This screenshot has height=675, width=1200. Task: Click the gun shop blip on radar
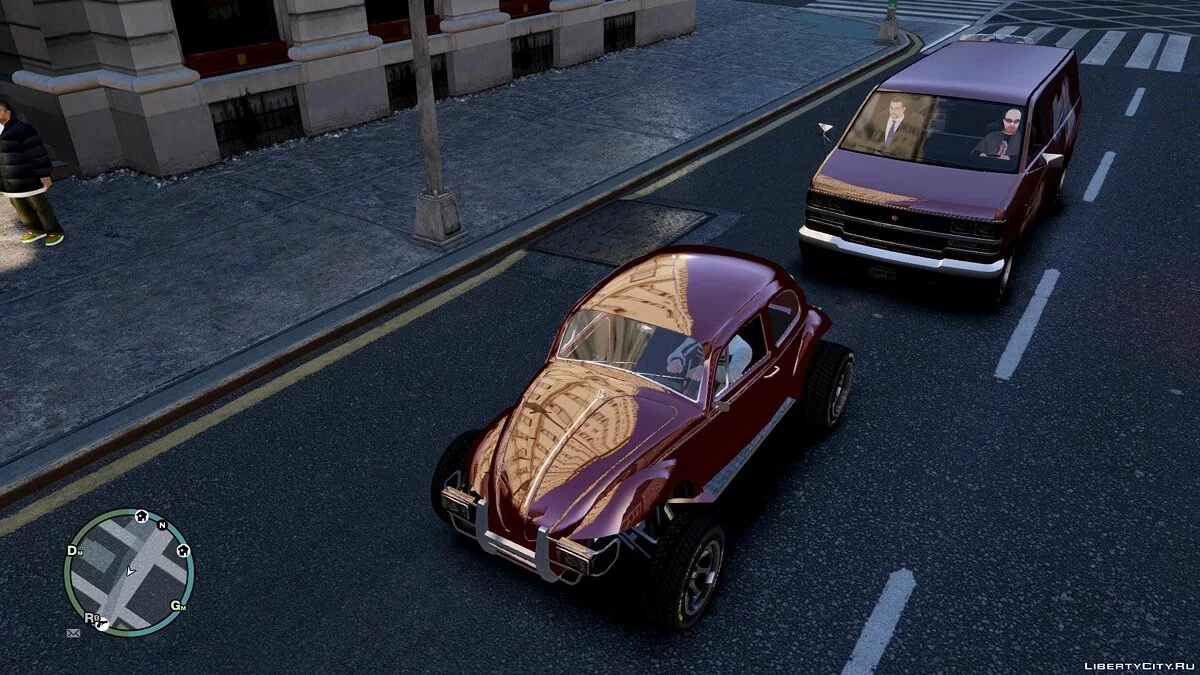point(104,623)
